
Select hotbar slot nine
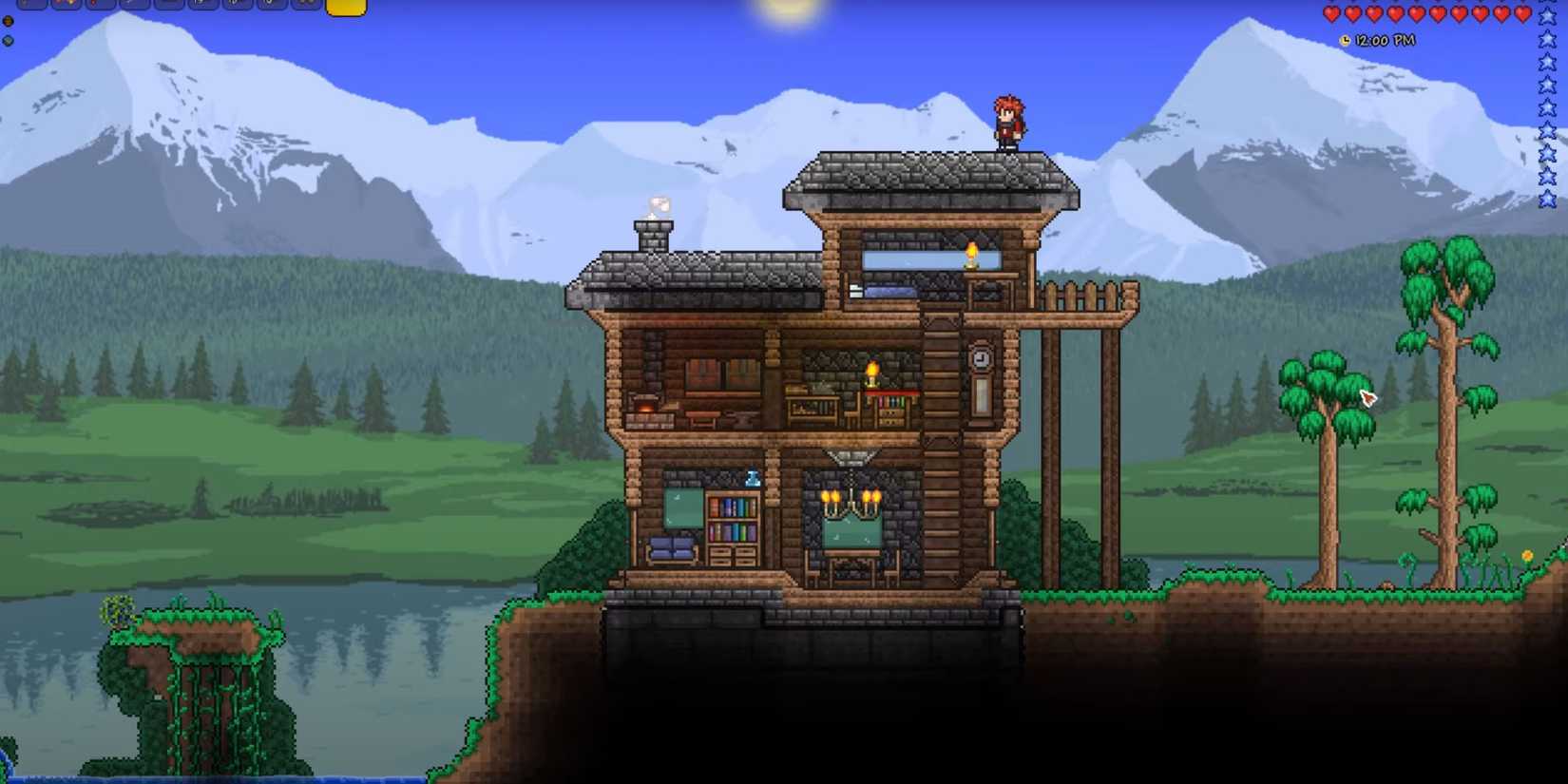(304, 10)
